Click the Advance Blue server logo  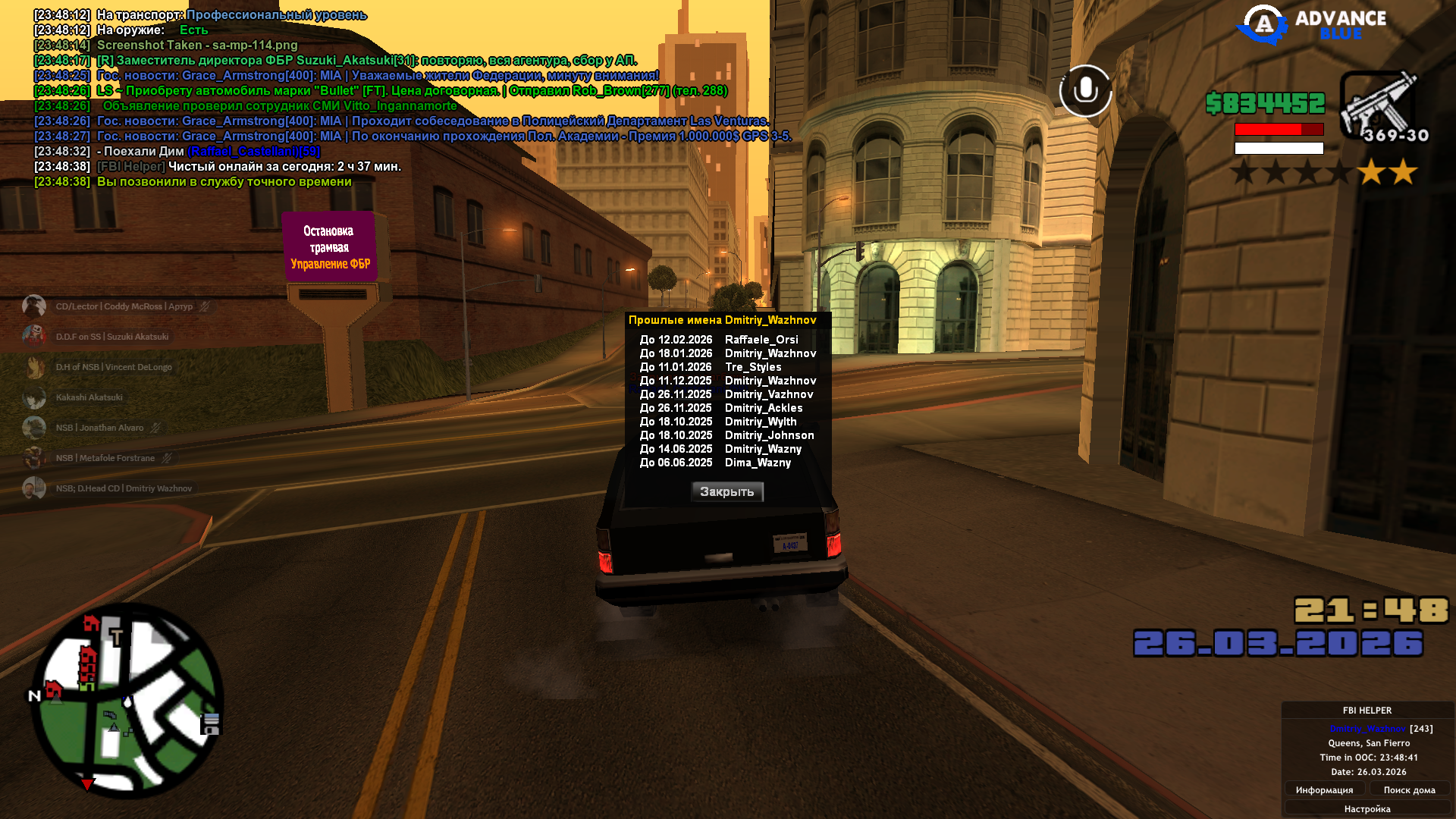click(x=1312, y=25)
